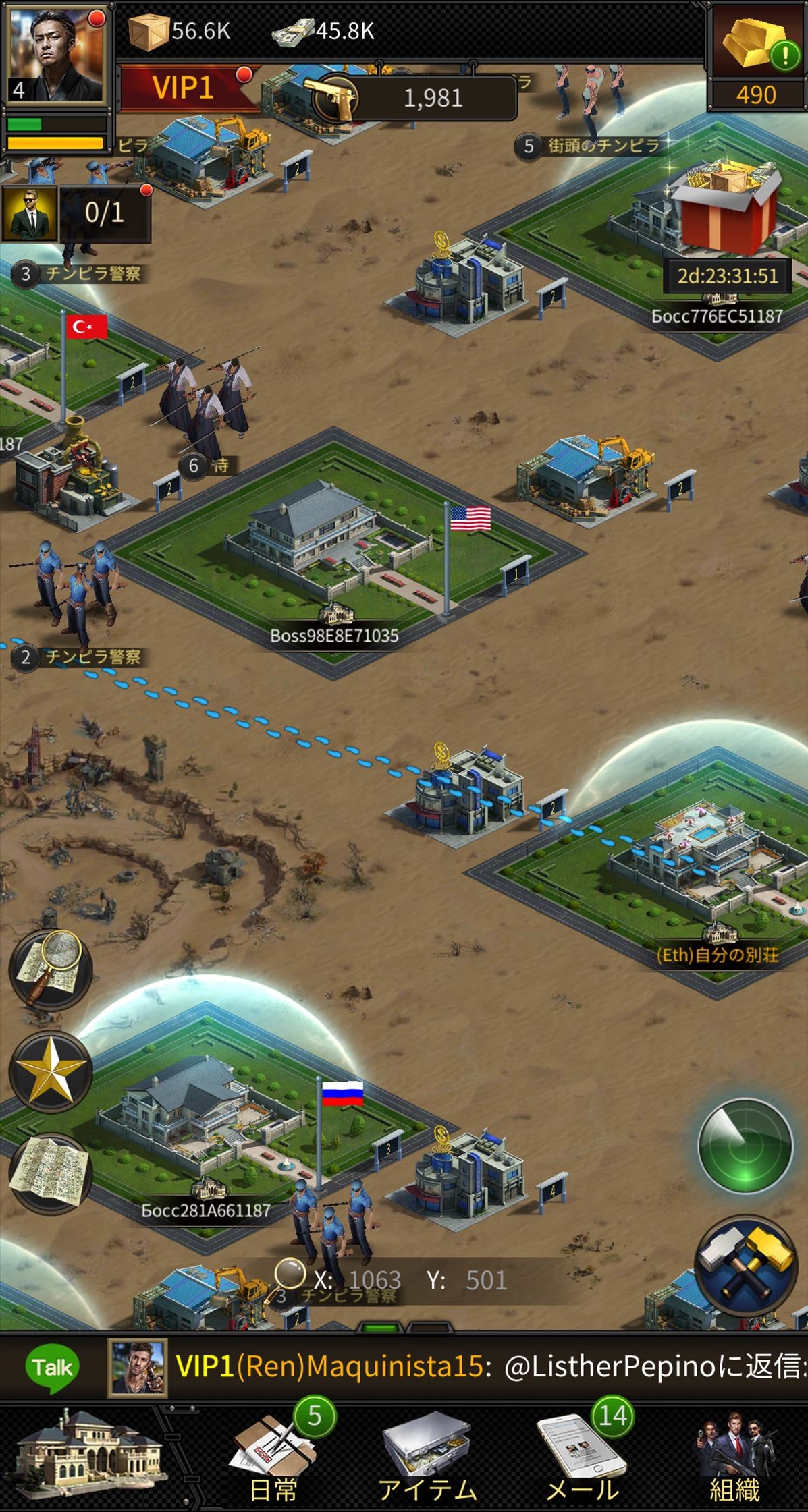
Task: Open the 日常 daily tasks menu
Action: click(x=273, y=1456)
